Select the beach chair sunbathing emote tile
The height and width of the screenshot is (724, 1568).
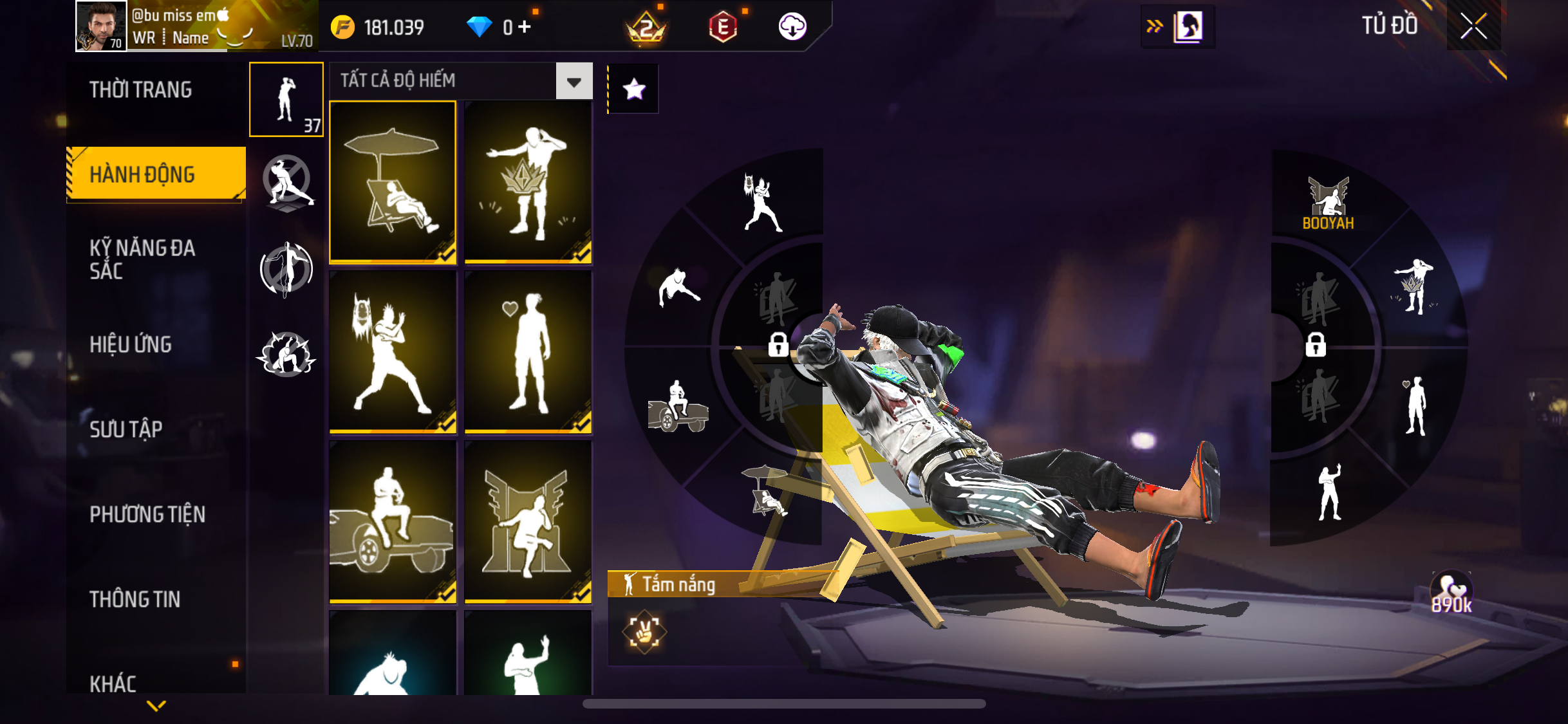tap(393, 182)
